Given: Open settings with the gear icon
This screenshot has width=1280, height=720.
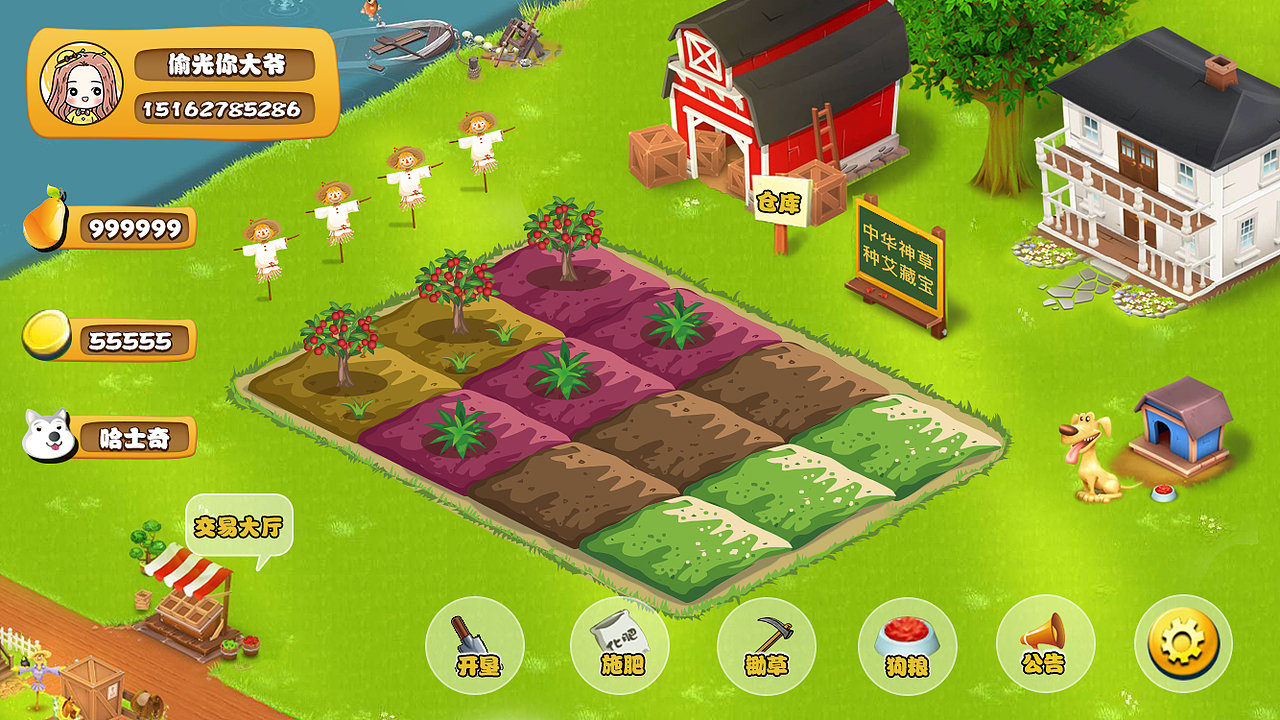Looking at the screenshot, I should pos(1183,643).
